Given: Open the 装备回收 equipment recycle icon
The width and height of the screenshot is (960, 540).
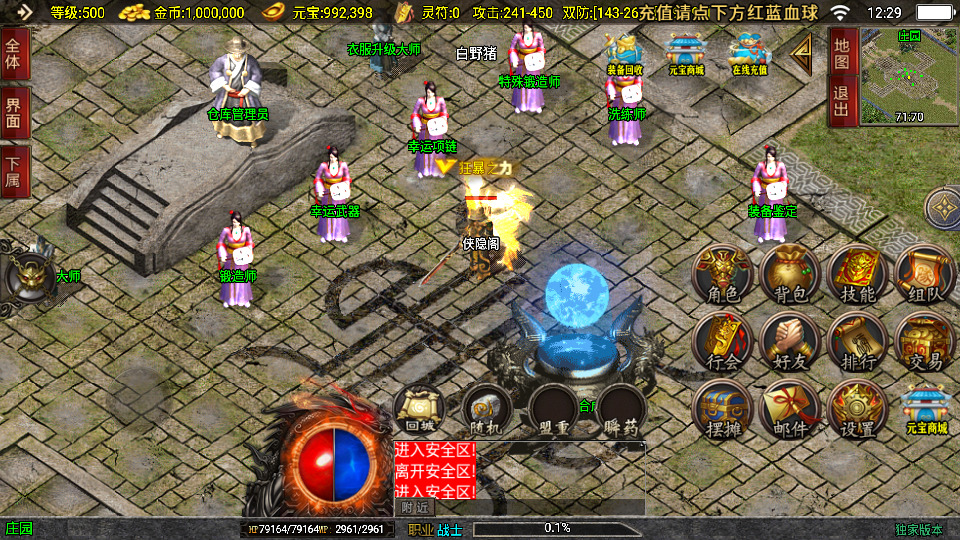Looking at the screenshot, I should [x=625, y=55].
